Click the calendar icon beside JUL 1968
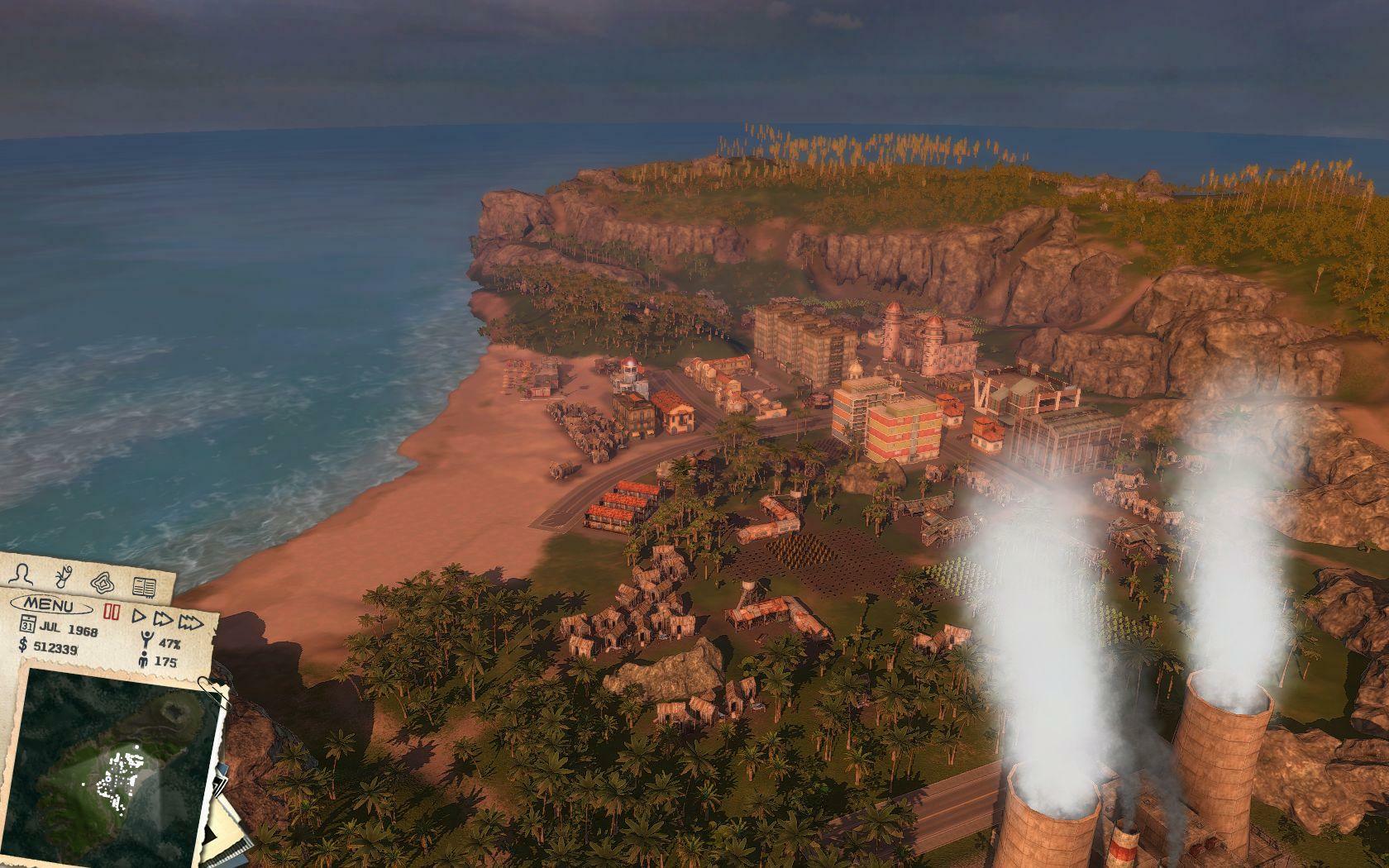The width and height of the screenshot is (1389, 868). 28,624
